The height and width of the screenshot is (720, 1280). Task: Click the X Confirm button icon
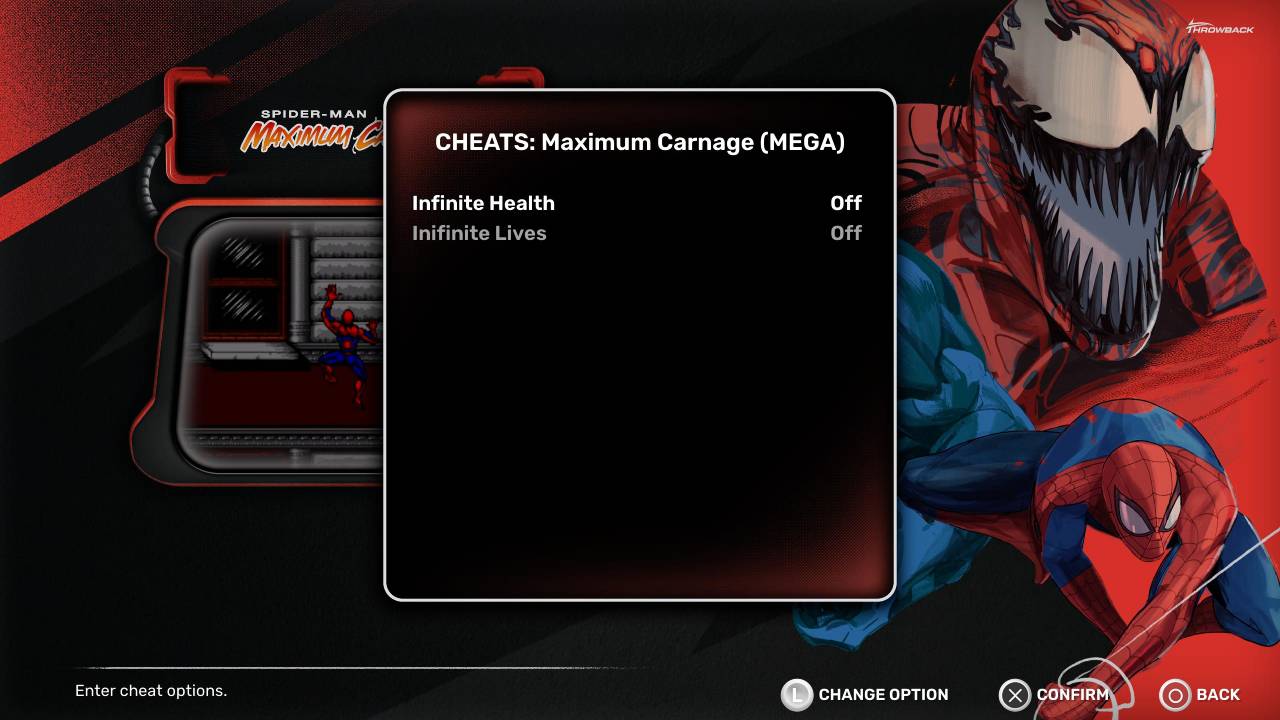pos(1015,695)
